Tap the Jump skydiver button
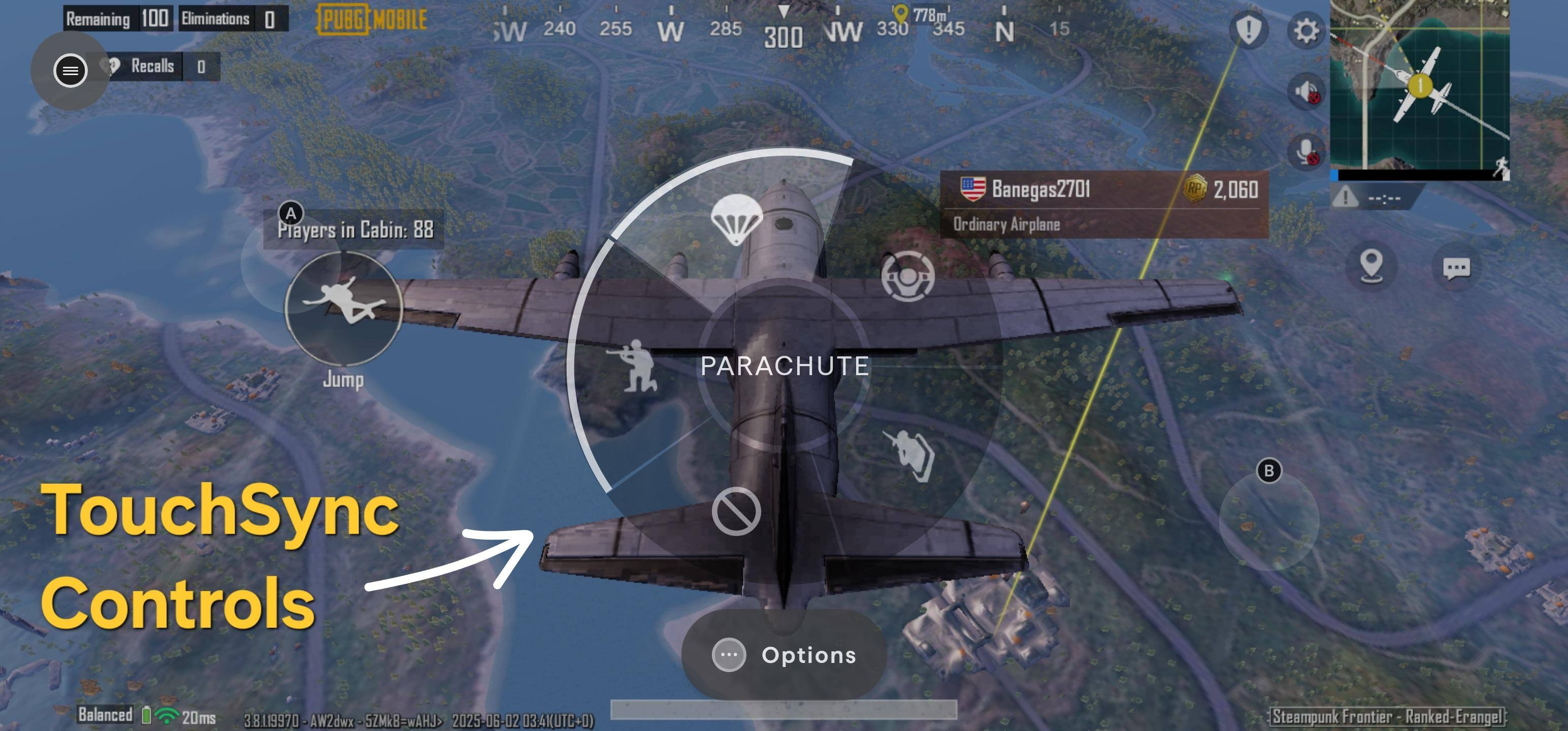Image resolution: width=1568 pixels, height=731 pixels. [x=343, y=309]
